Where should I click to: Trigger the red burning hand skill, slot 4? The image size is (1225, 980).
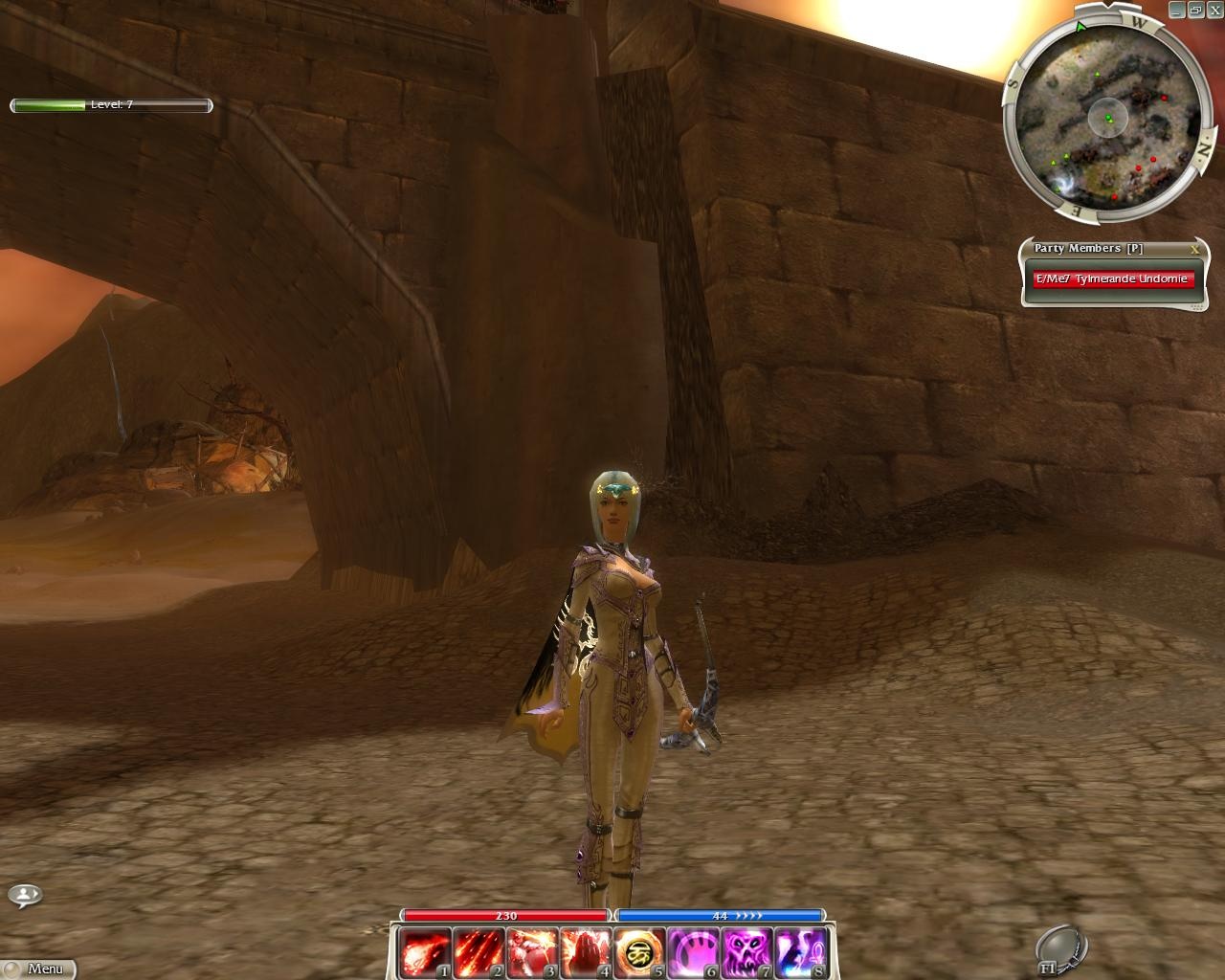pos(584,952)
